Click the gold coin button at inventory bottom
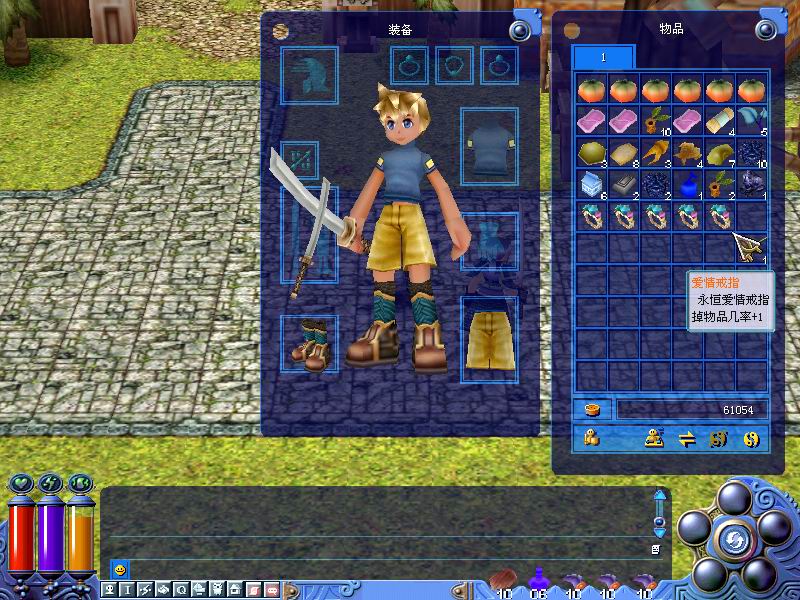This screenshot has width=800, height=600. [x=751, y=438]
